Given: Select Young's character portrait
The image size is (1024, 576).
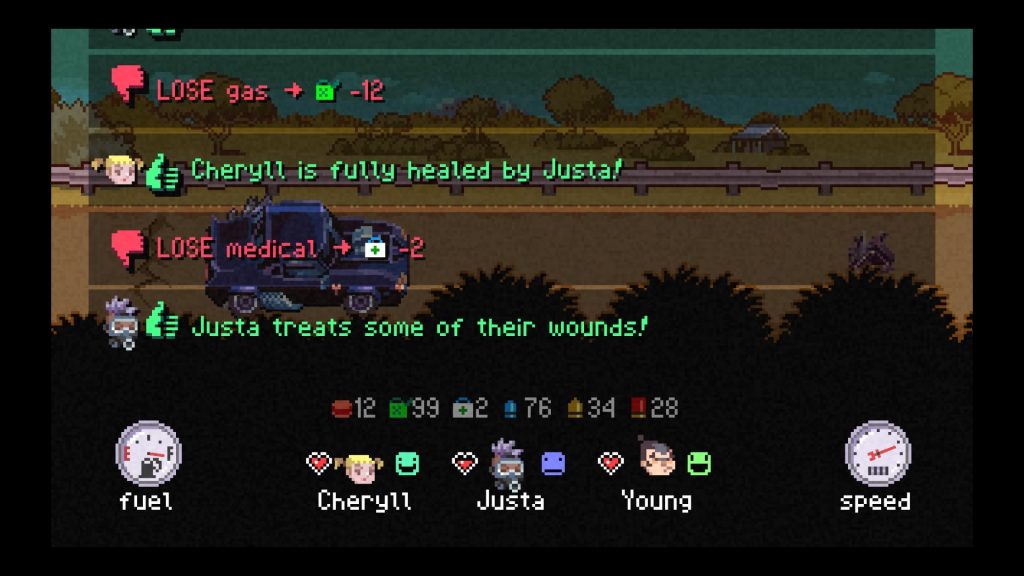Looking at the screenshot, I should coord(656,461).
